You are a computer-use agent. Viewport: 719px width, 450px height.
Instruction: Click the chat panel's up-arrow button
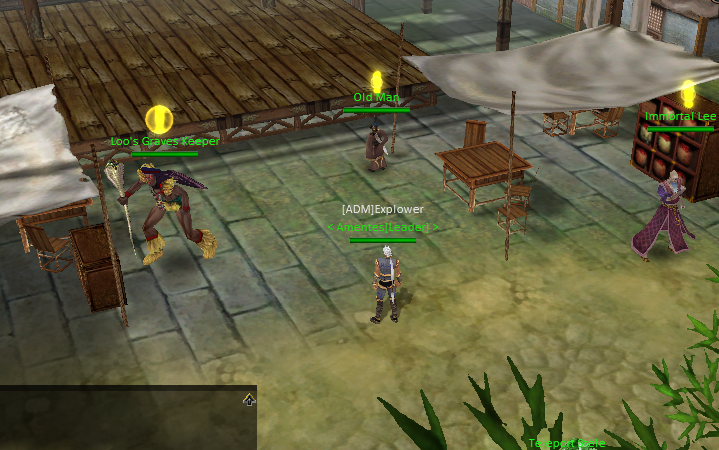(x=248, y=399)
